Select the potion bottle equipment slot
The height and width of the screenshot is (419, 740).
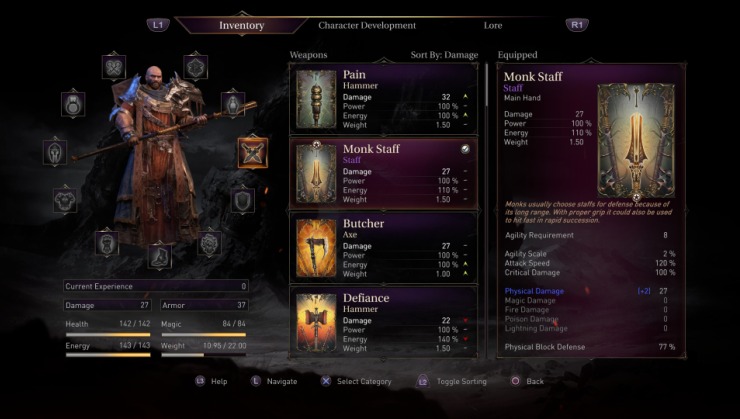[x=232, y=103]
